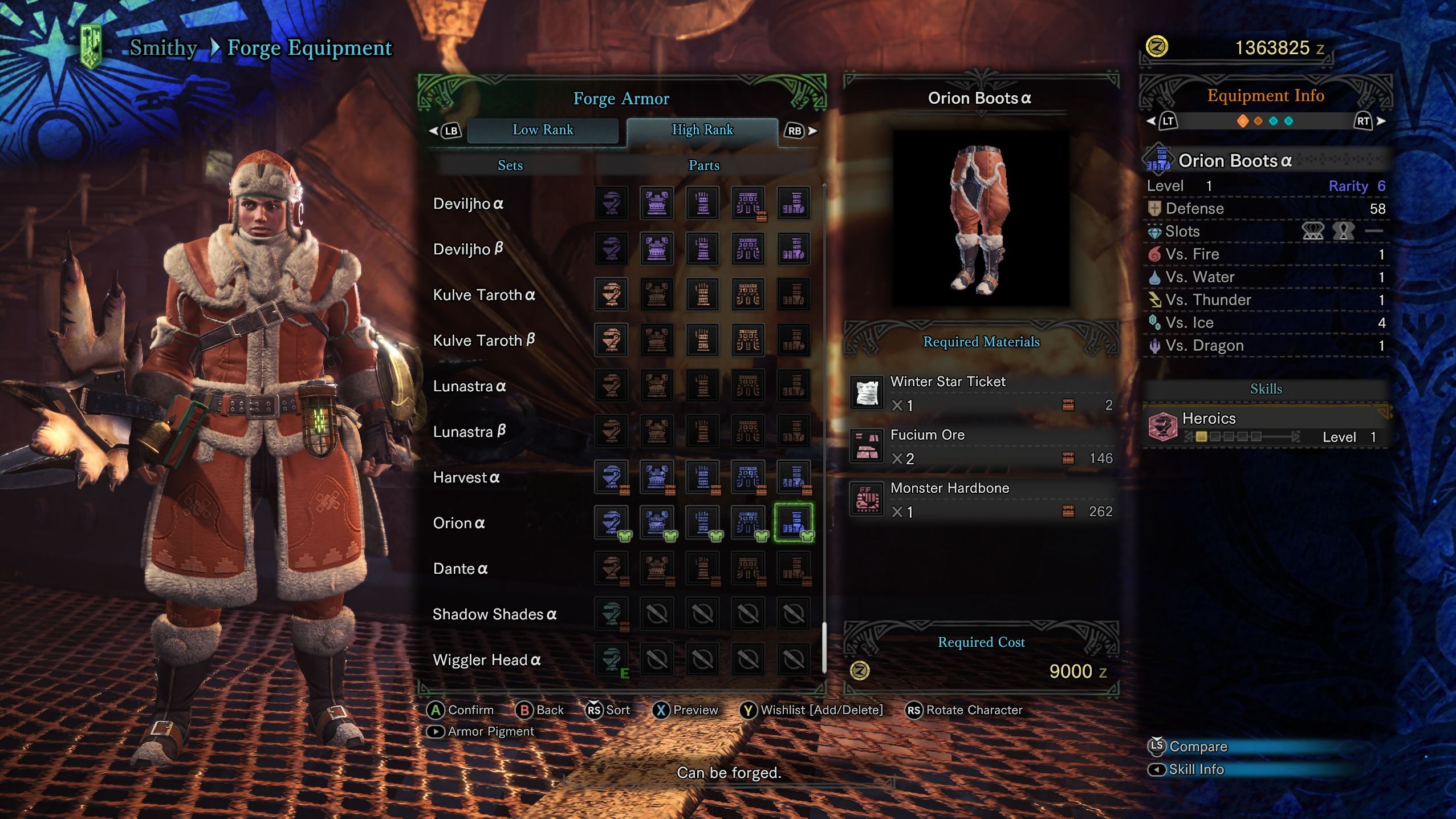
Task: Pick the Lunastra β set name
Action: pos(469,432)
